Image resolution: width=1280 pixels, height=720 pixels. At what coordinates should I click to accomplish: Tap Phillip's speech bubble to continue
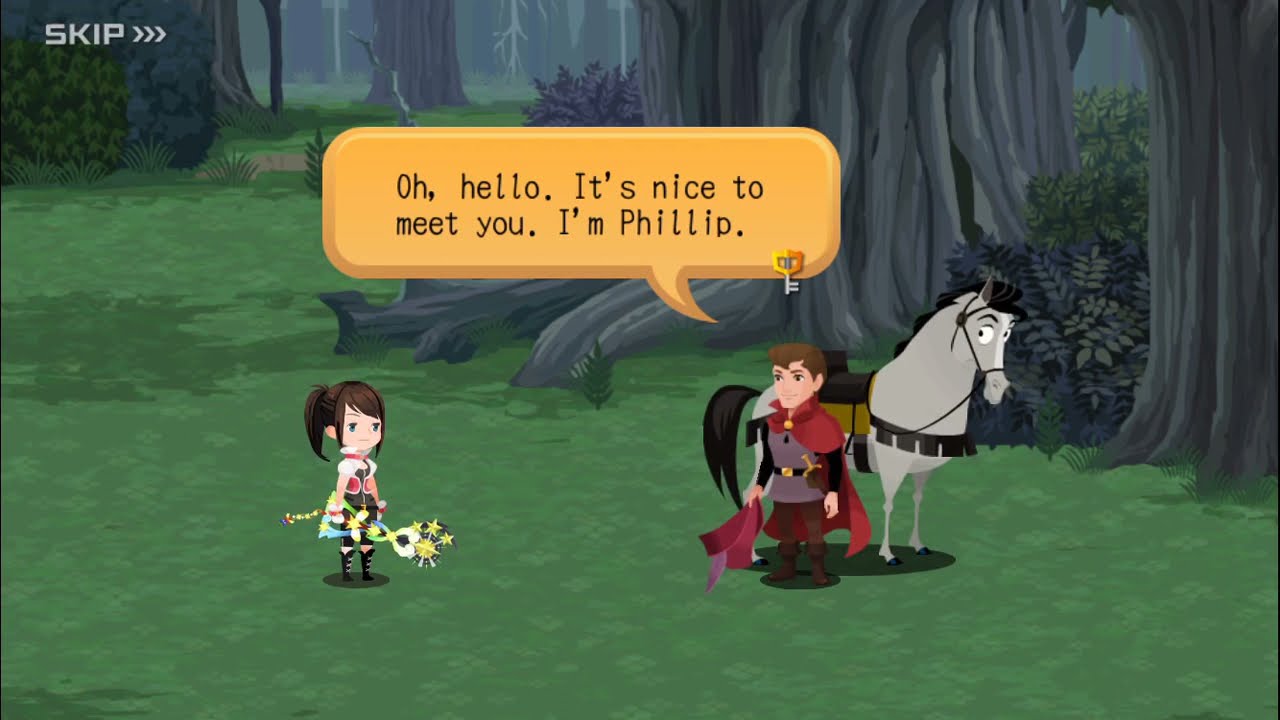(580, 205)
